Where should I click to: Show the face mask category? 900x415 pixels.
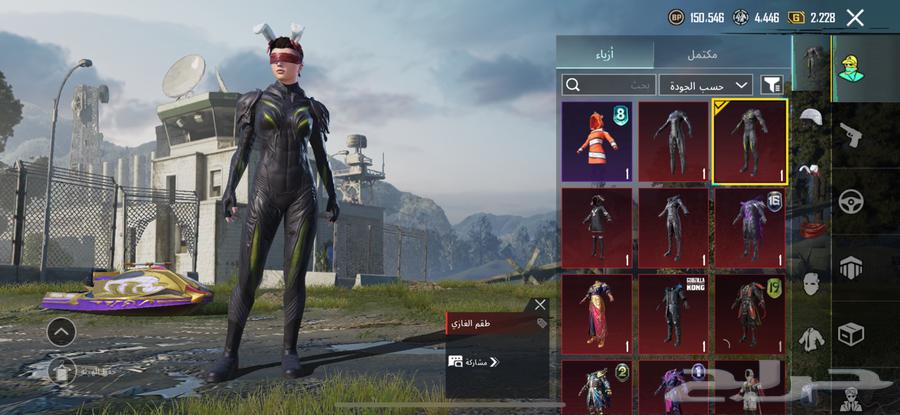[x=812, y=284]
